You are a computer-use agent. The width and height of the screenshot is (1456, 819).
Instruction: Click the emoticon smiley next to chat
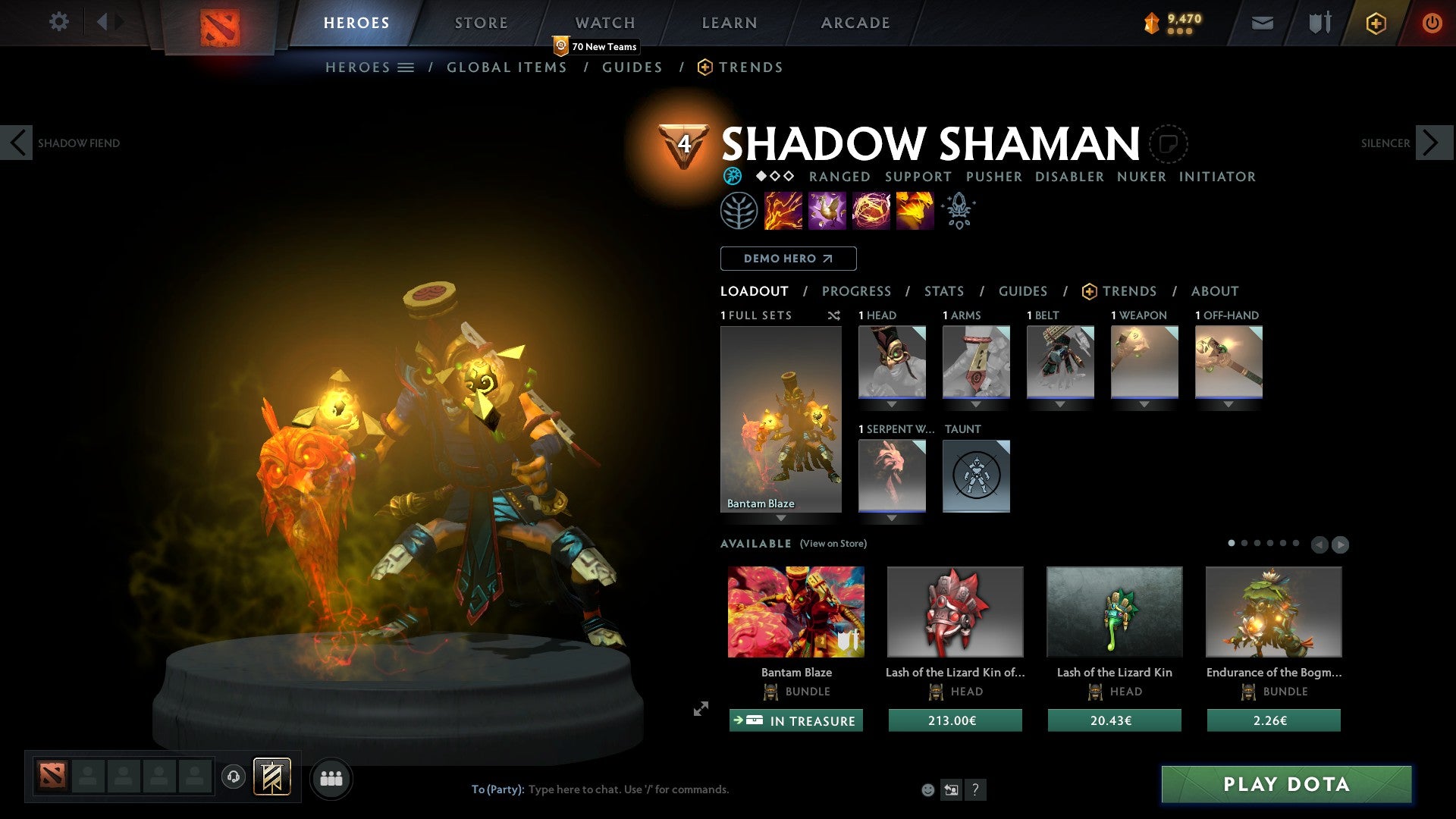929,789
